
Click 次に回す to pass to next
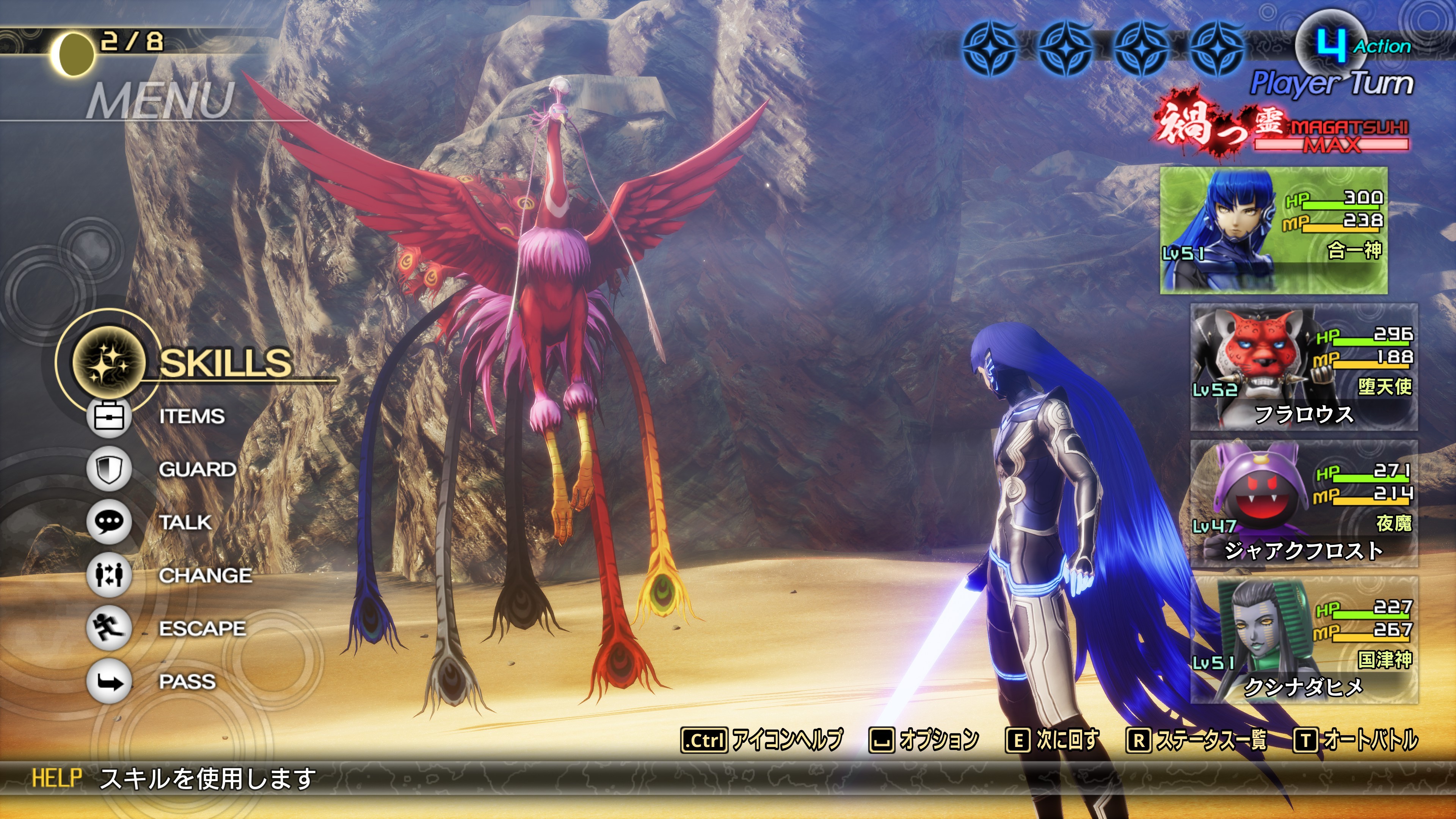pos(1053,740)
